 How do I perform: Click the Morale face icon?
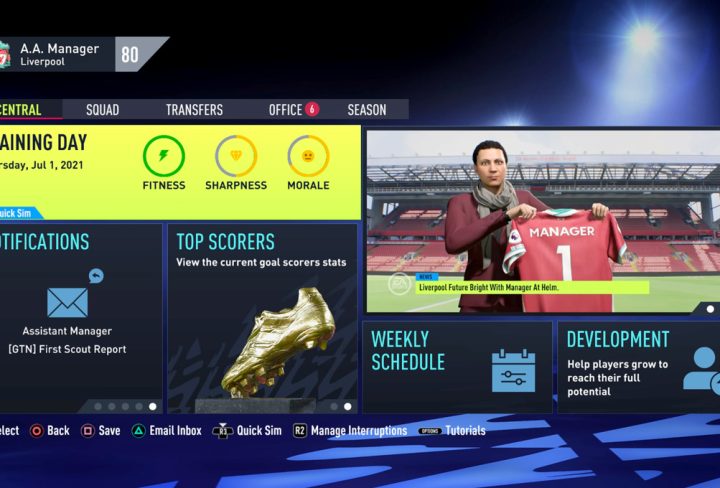click(308, 156)
